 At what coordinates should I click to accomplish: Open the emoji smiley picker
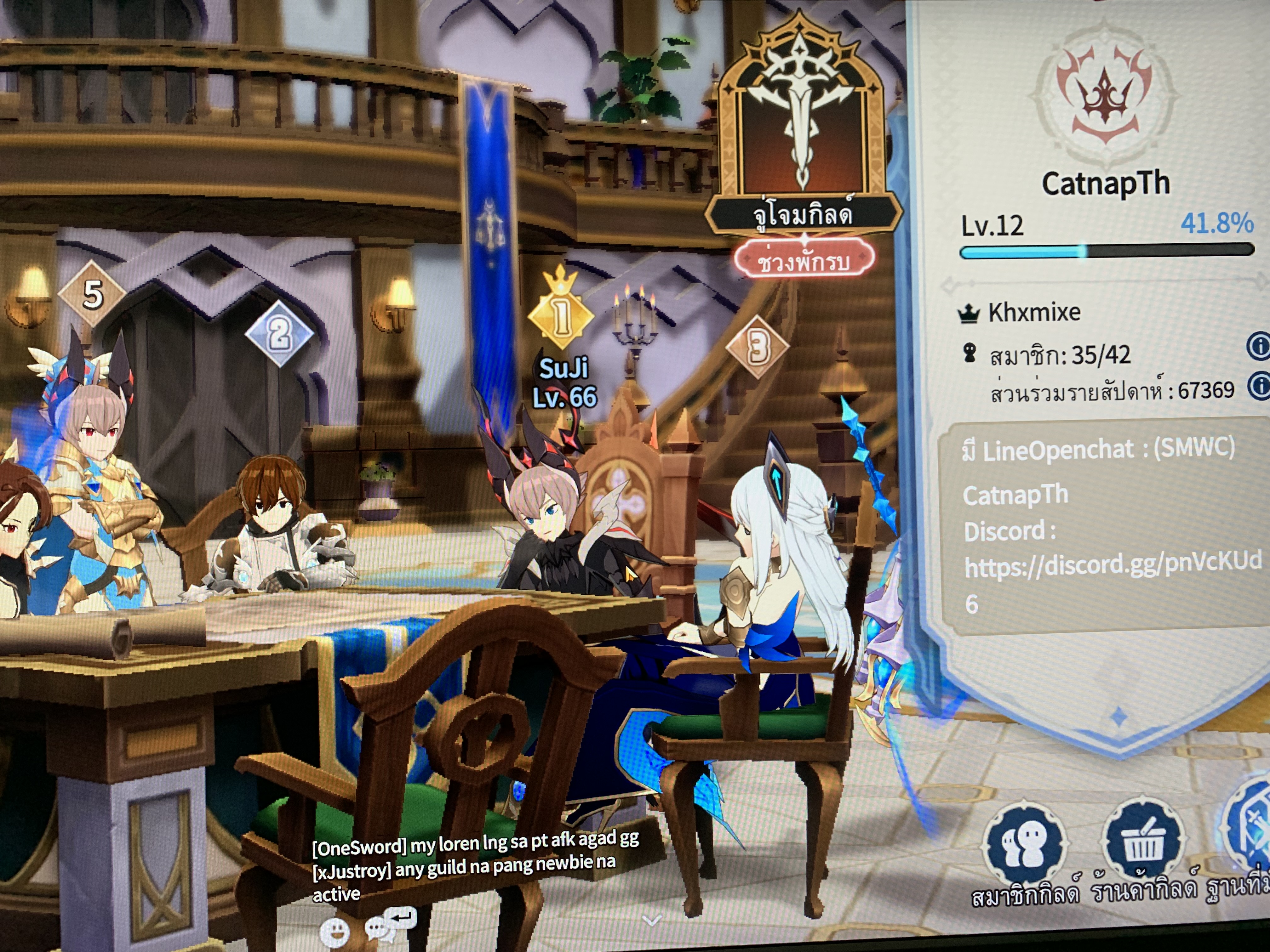(x=334, y=930)
